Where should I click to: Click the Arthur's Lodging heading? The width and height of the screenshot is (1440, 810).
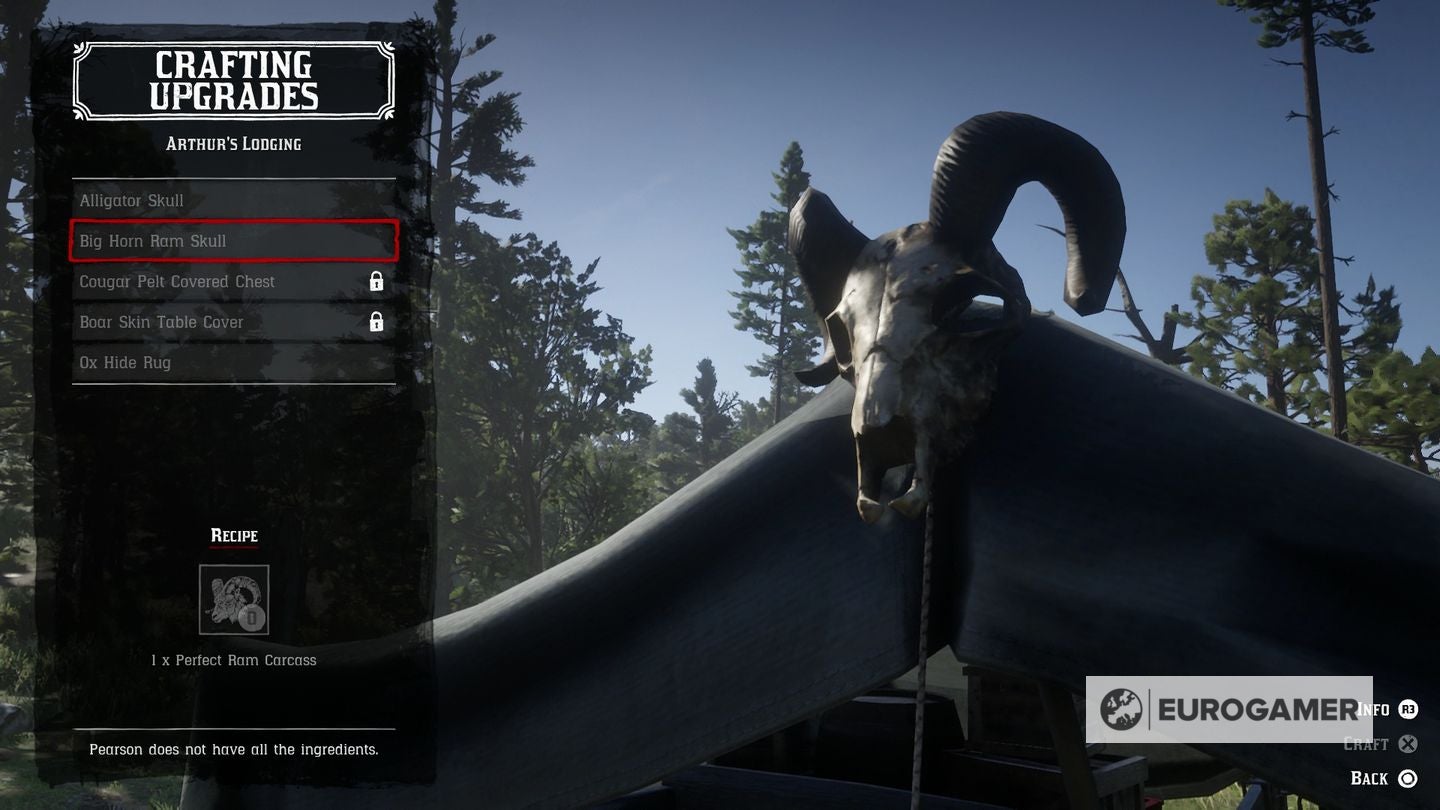[x=233, y=143]
